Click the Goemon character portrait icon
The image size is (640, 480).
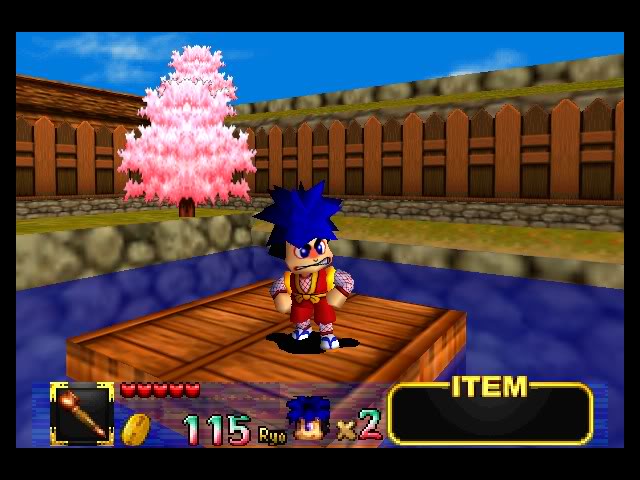[x=307, y=420]
